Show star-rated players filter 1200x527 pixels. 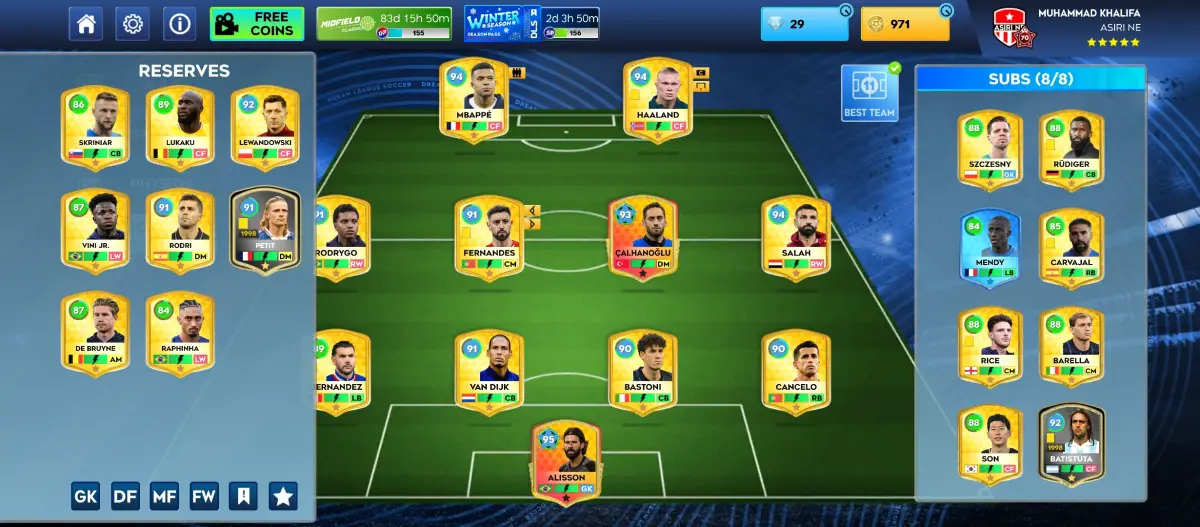[283, 496]
